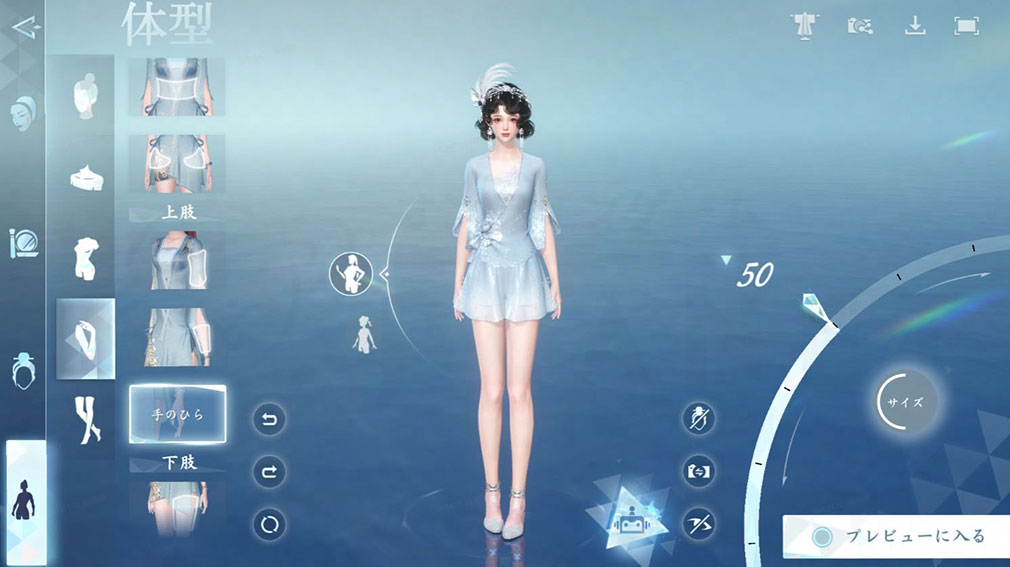Choose the torso body section
This screenshot has height=567, width=1010.
coord(85,257)
